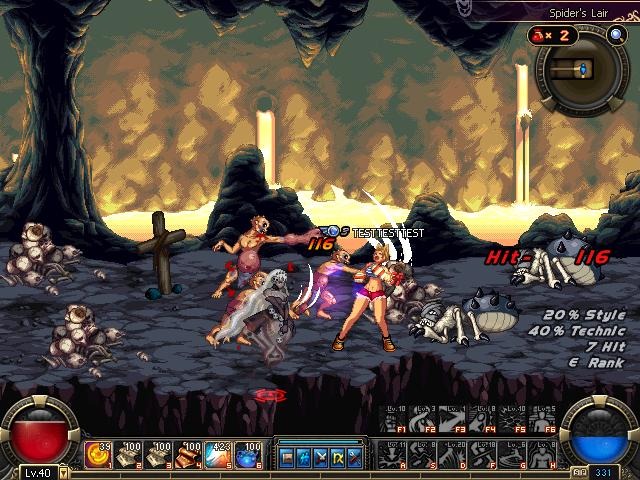Open the crossed tools menu button
The width and height of the screenshot is (640, 480).
[354, 458]
